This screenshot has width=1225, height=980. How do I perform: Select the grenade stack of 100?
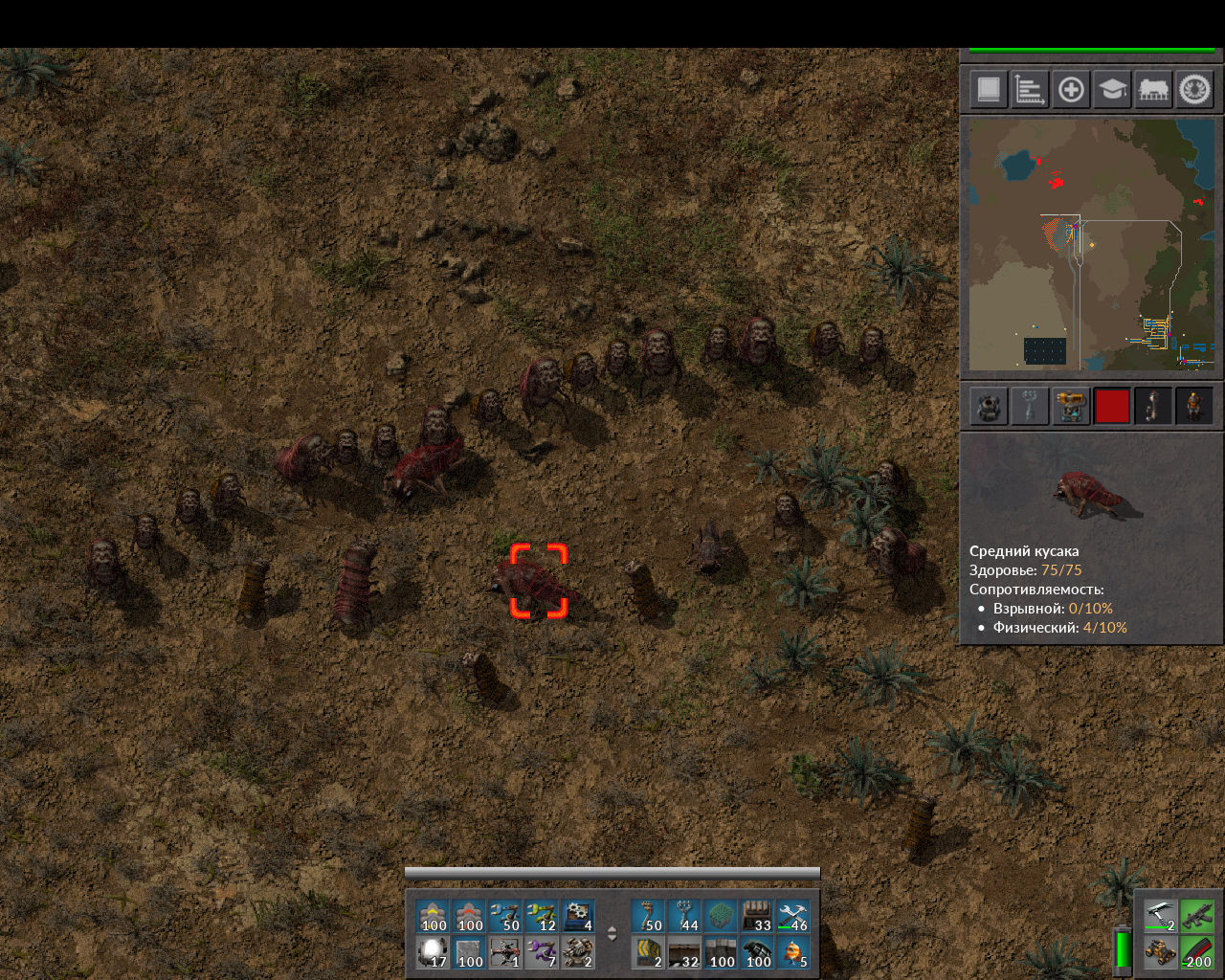coord(757,953)
